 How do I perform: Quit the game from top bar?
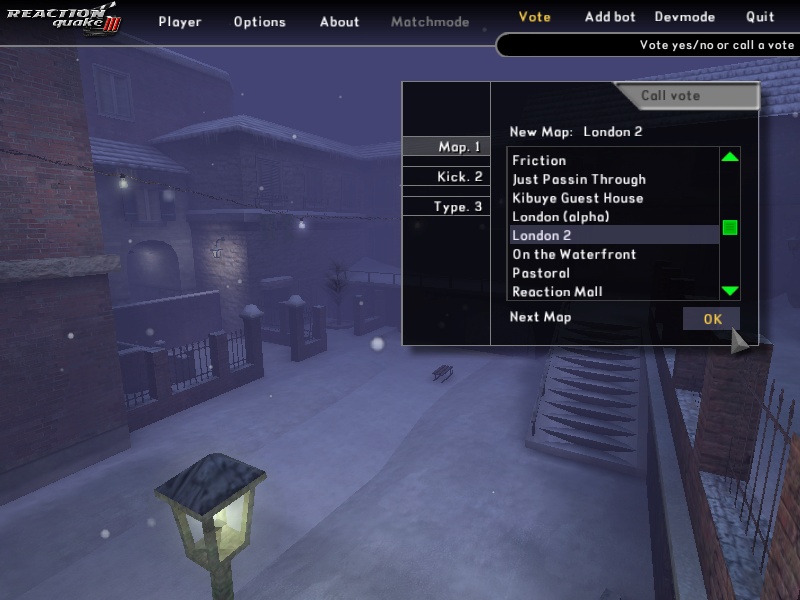tap(760, 17)
